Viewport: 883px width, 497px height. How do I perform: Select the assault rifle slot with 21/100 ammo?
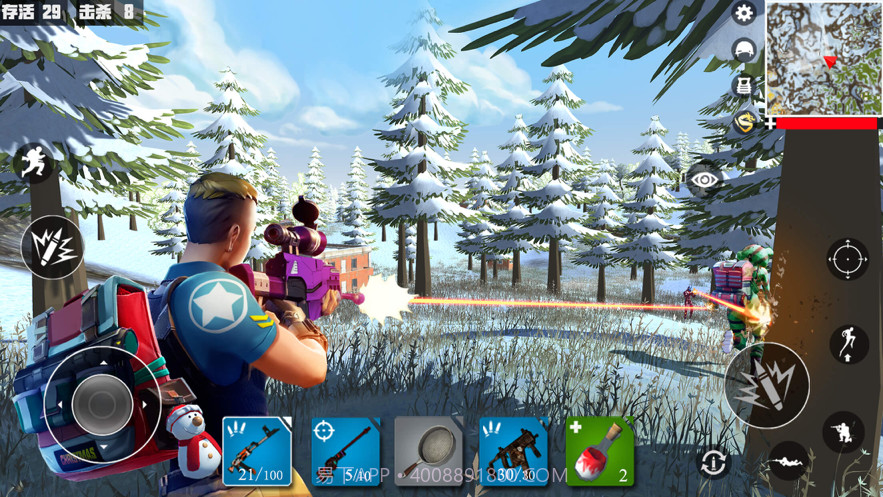pos(256,451)
